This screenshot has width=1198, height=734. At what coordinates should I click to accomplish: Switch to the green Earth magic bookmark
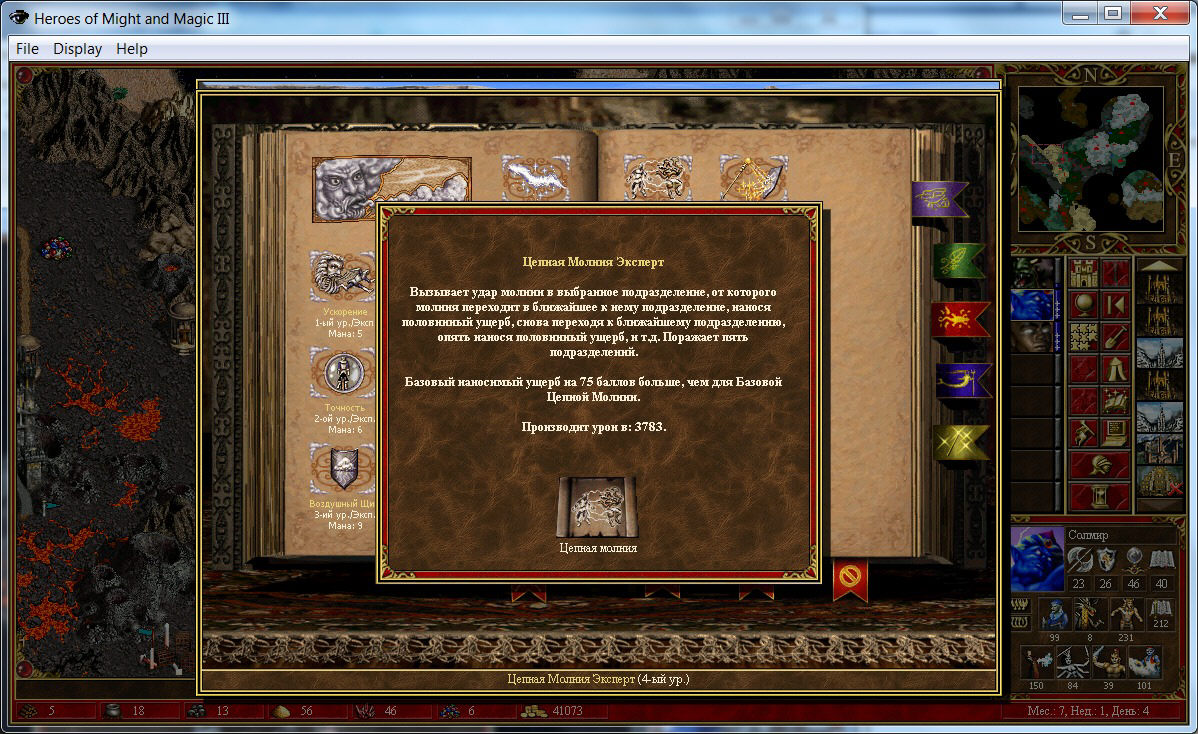pos(960,261)
